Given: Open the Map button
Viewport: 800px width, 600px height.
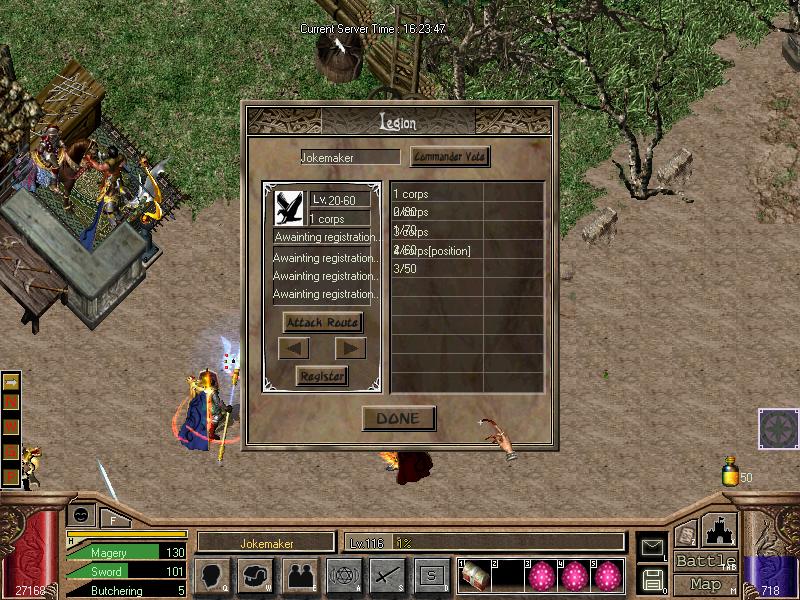Looking at the screenshot, I should tap(705, 585).
